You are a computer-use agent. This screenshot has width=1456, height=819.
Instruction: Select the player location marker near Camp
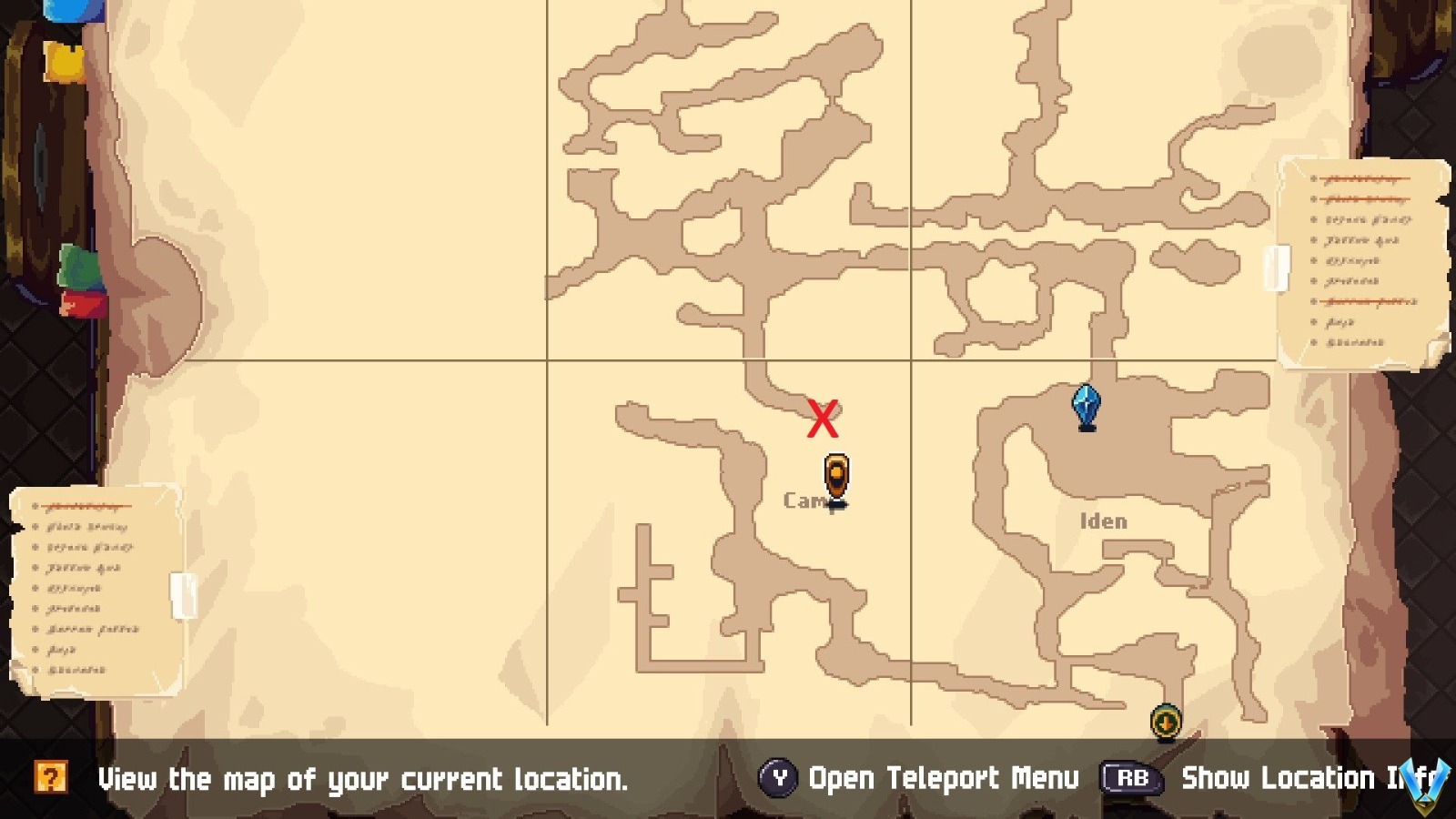[835, 475]
